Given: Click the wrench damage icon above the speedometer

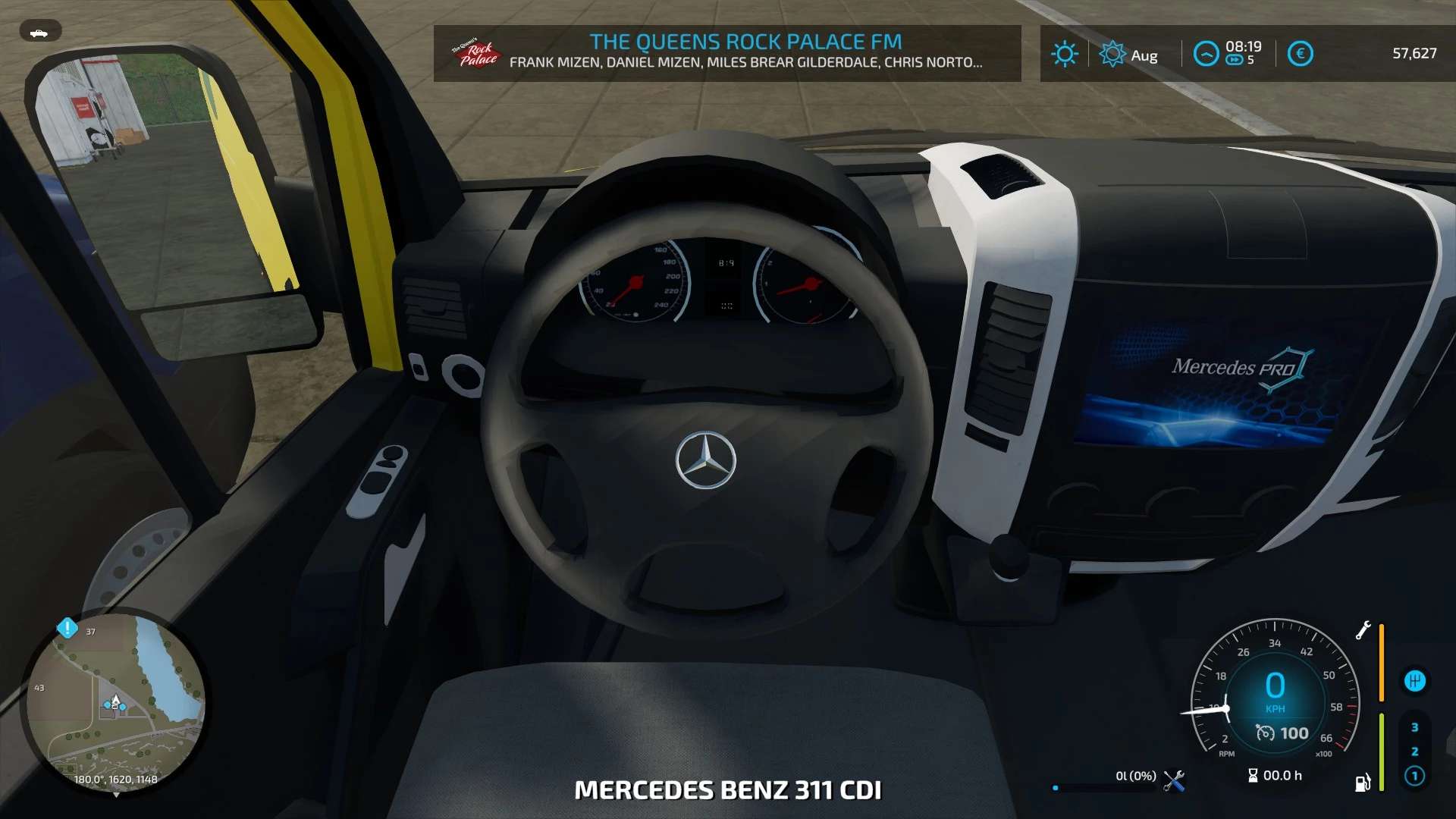Looking at the screenshot, I should pyautogui.click(x=1363, y=630).
